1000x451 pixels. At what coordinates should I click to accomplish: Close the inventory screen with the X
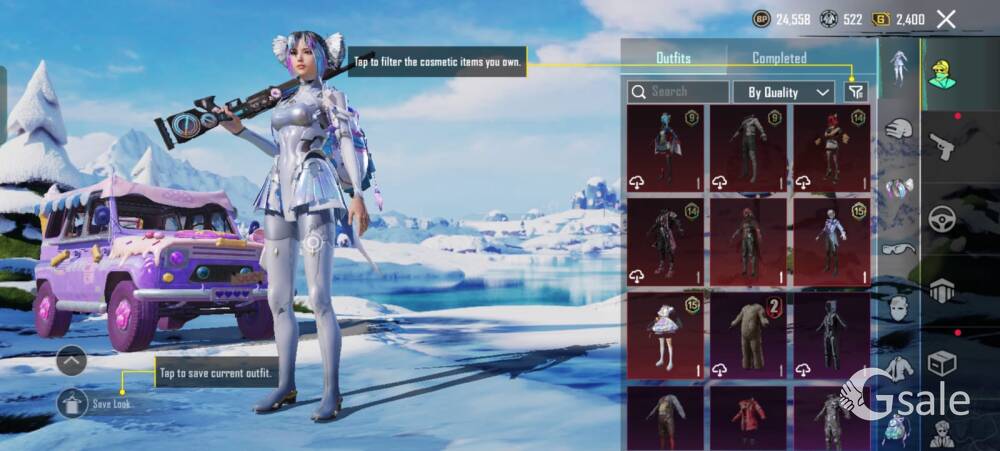(946, 19)
